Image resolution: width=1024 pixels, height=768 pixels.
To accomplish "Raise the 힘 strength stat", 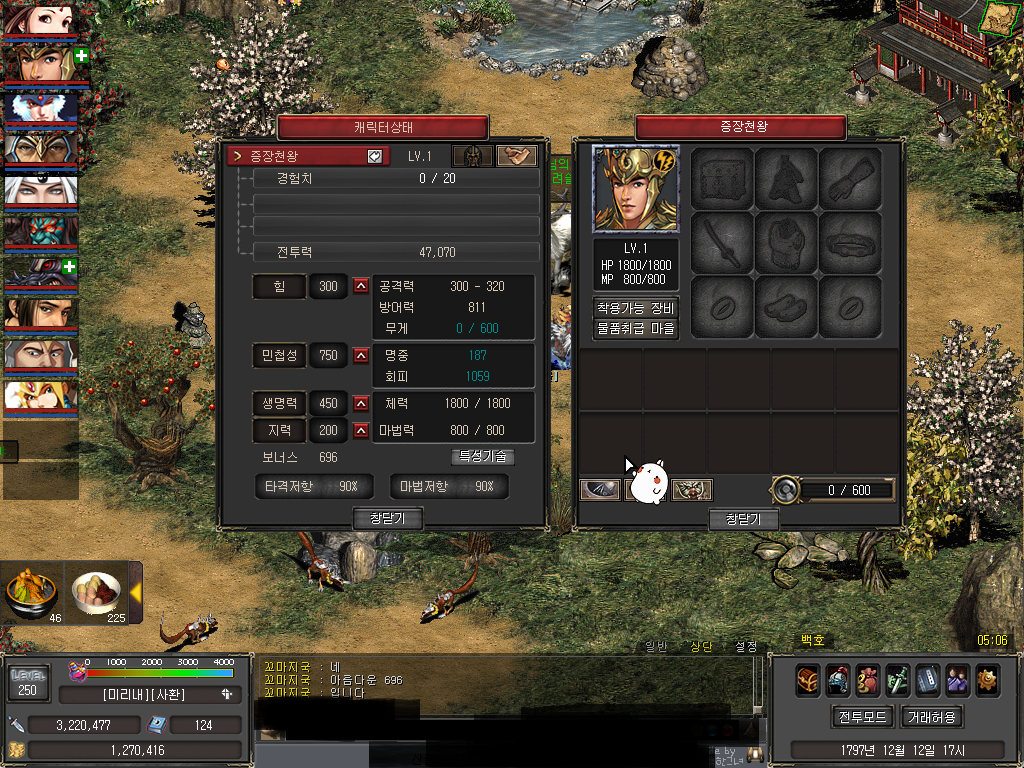I will pyautogui.click(x=361, y=287).
